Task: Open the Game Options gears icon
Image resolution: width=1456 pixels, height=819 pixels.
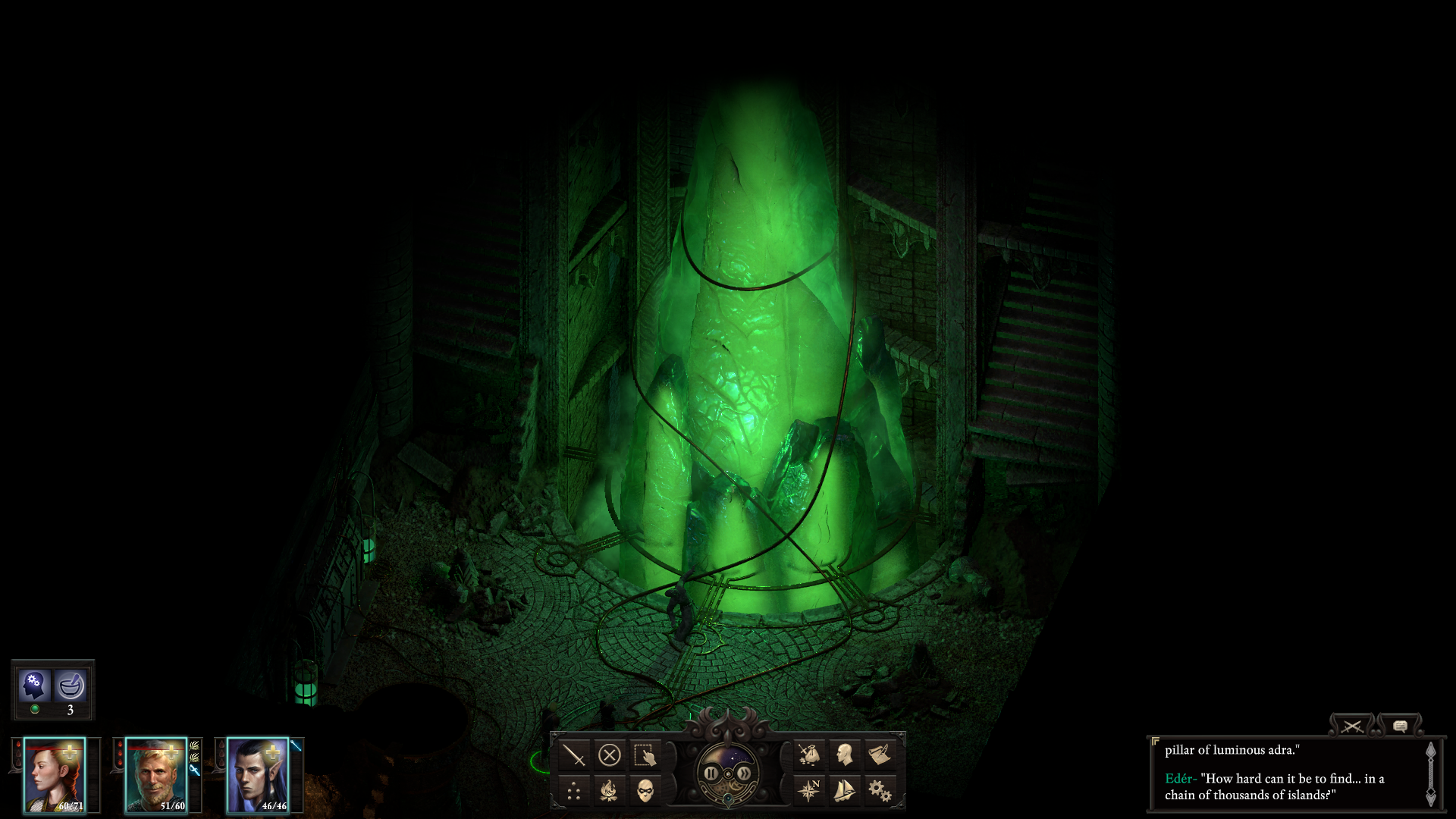Action: [878, 791]
